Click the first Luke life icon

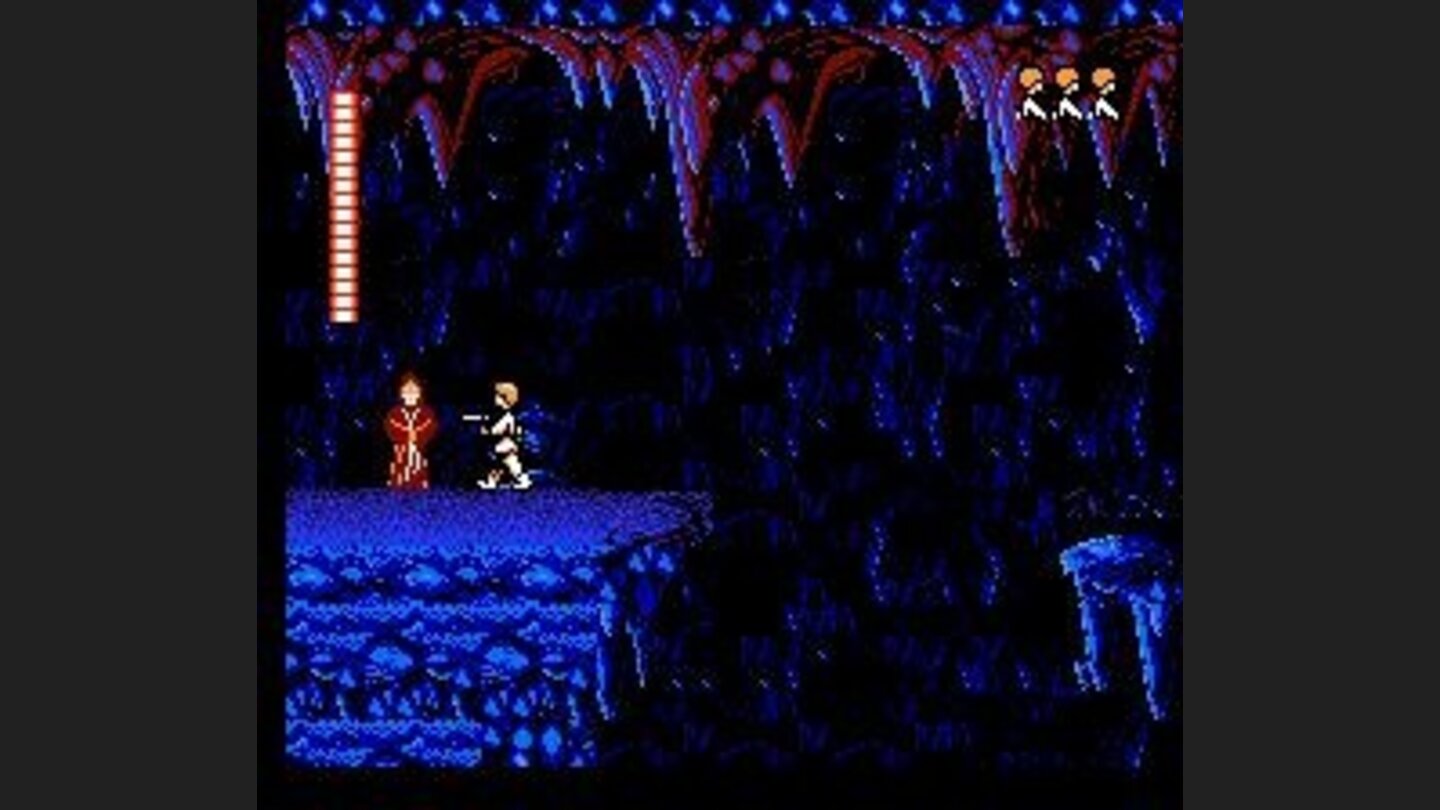coord(1032,92)
